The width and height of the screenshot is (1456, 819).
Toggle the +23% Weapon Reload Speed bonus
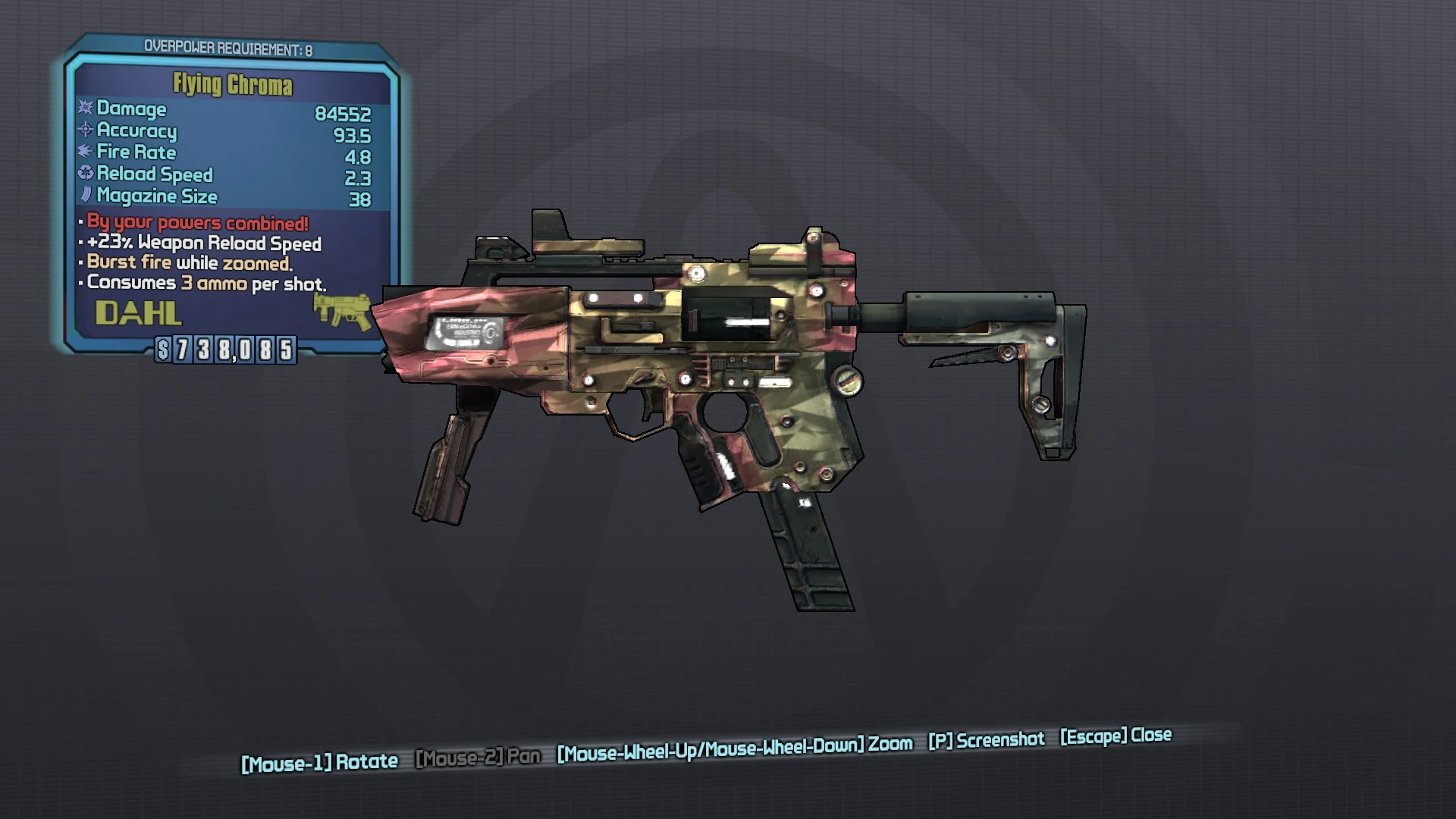click(x=203, y=243)
